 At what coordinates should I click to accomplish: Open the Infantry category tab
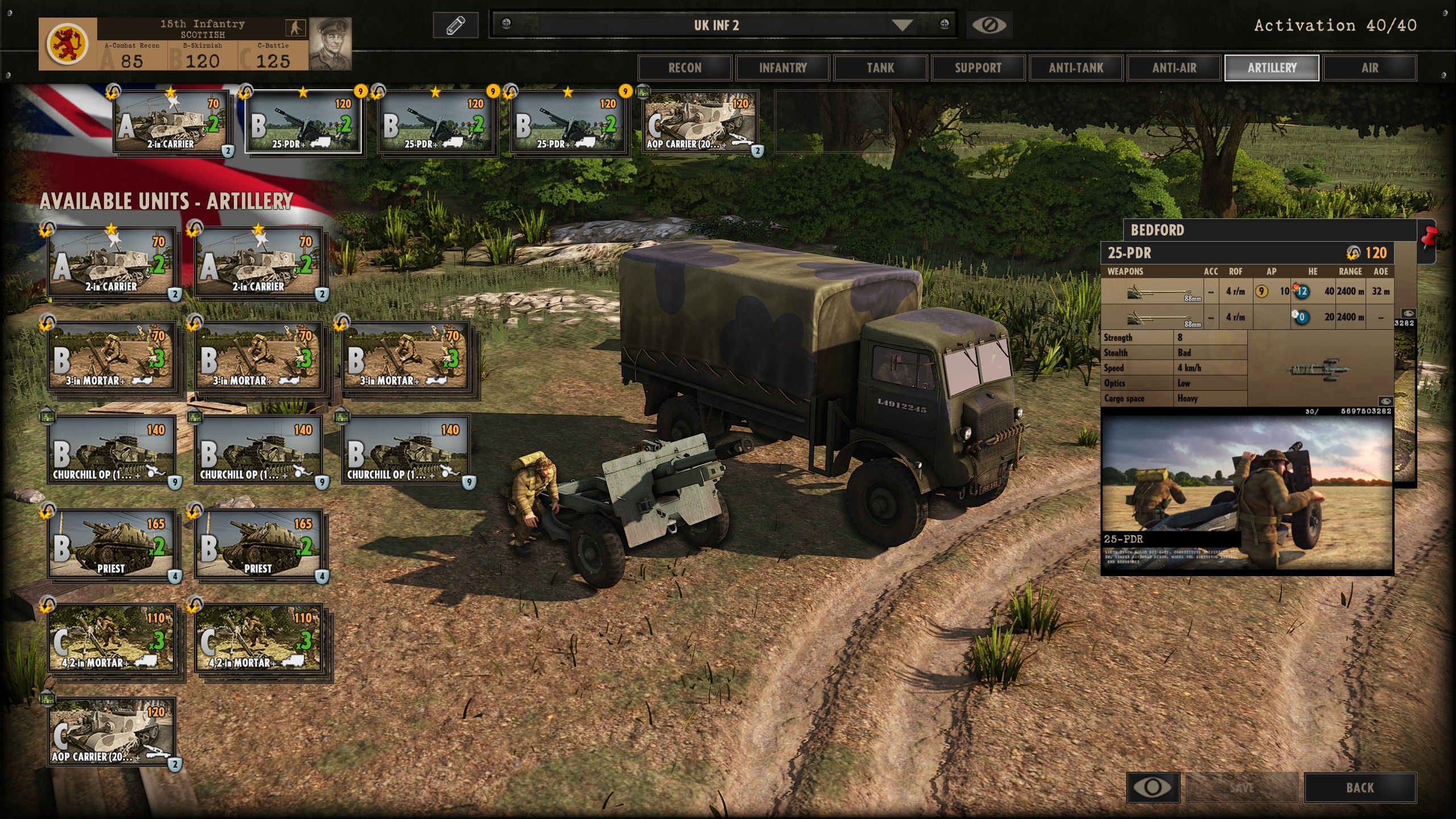783,68
